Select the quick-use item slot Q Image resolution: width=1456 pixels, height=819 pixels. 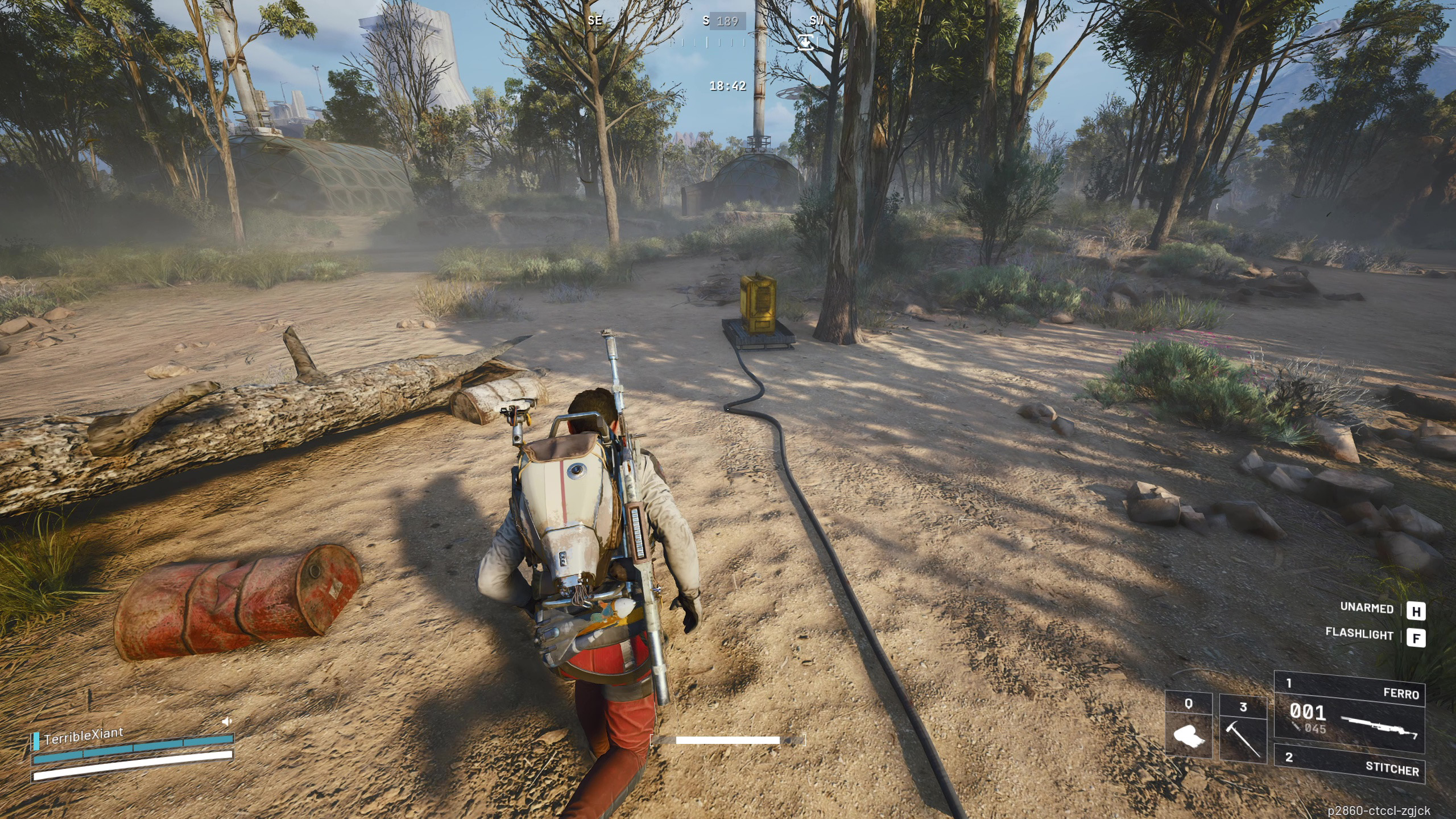(x=1189, y=727)
